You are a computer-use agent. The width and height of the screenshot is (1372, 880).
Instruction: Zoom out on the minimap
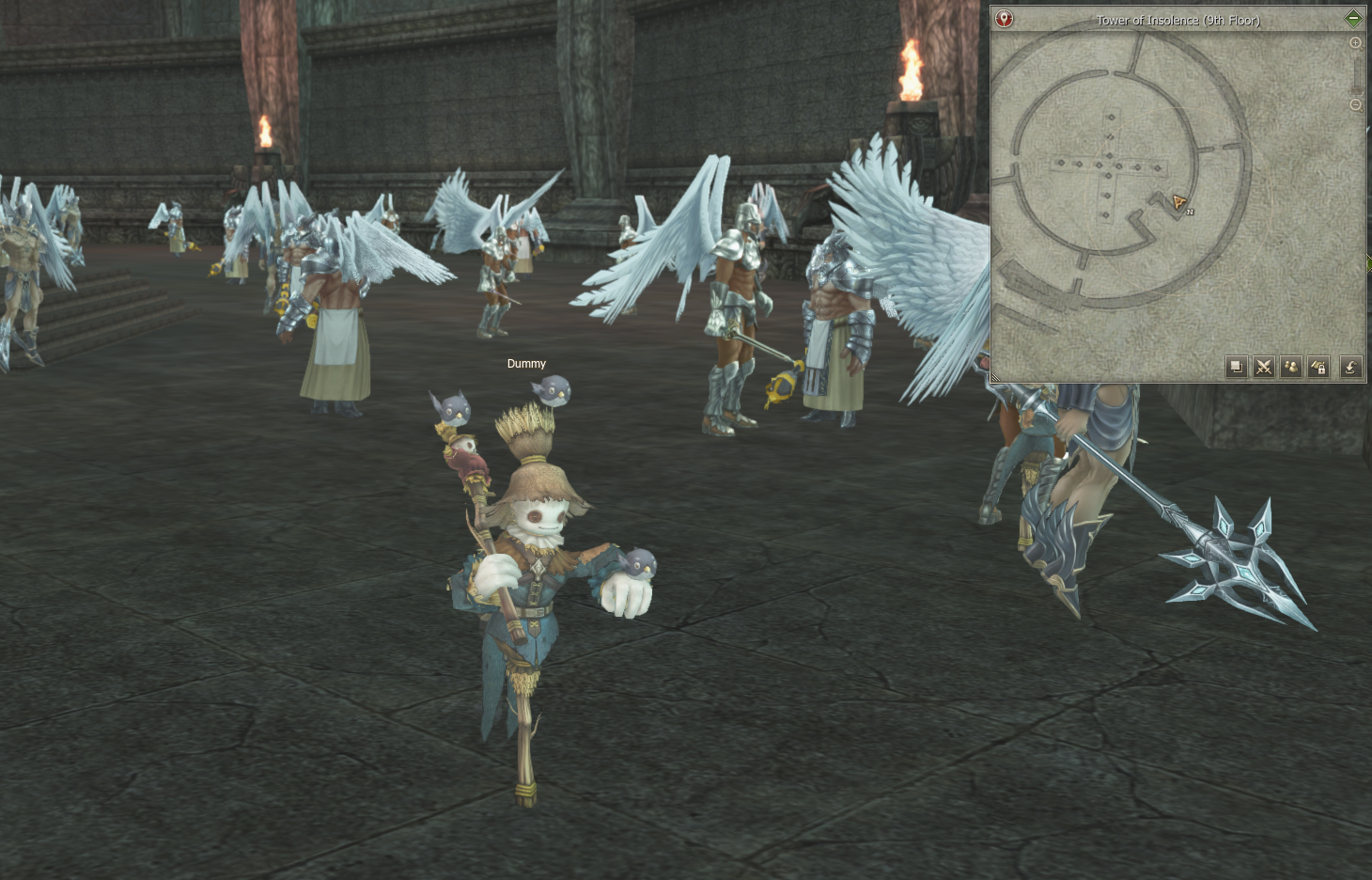(x=1355, y=105)
